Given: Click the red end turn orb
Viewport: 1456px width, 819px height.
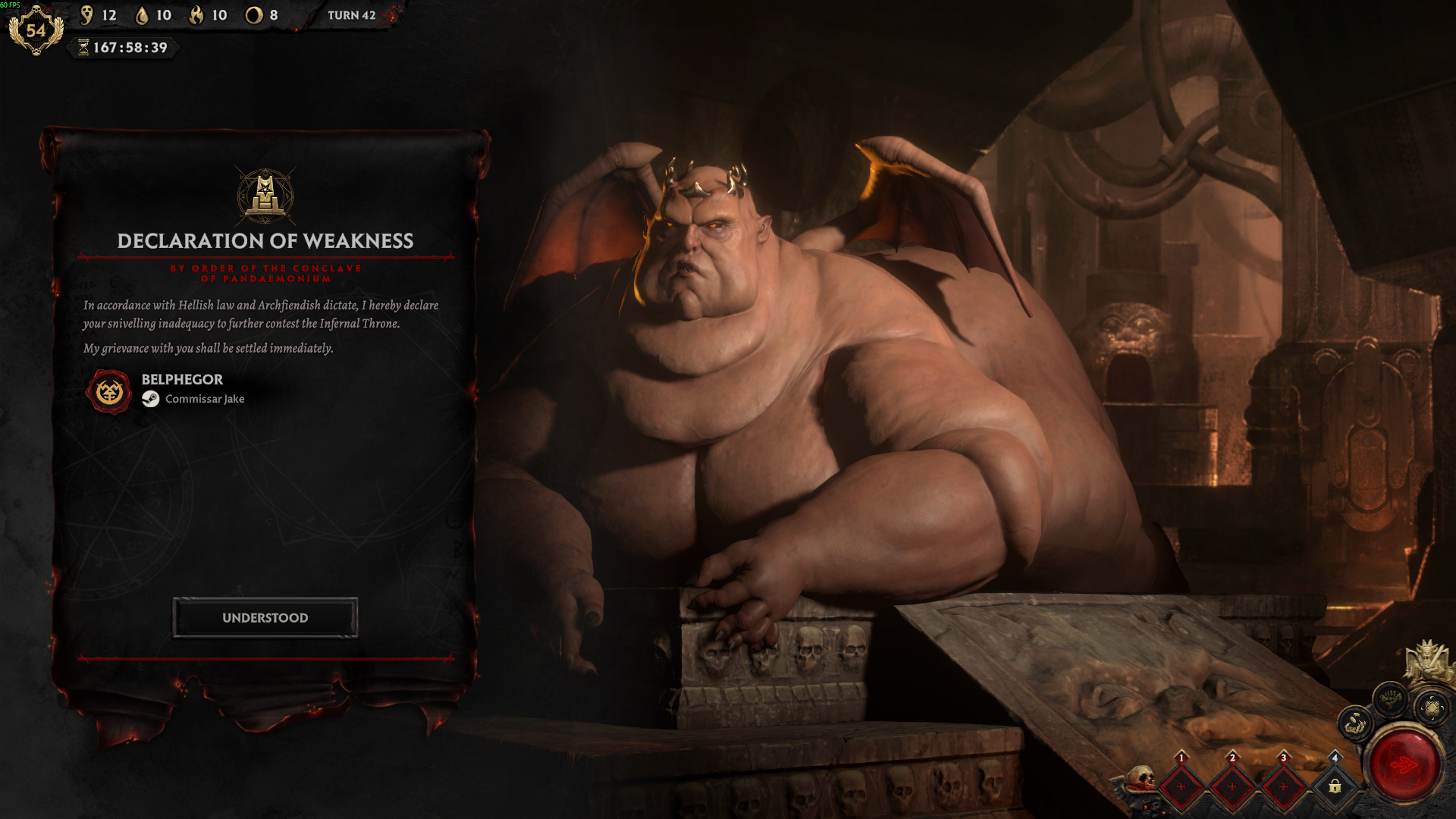Looking at the screenshot, I should pos(1404,764).
